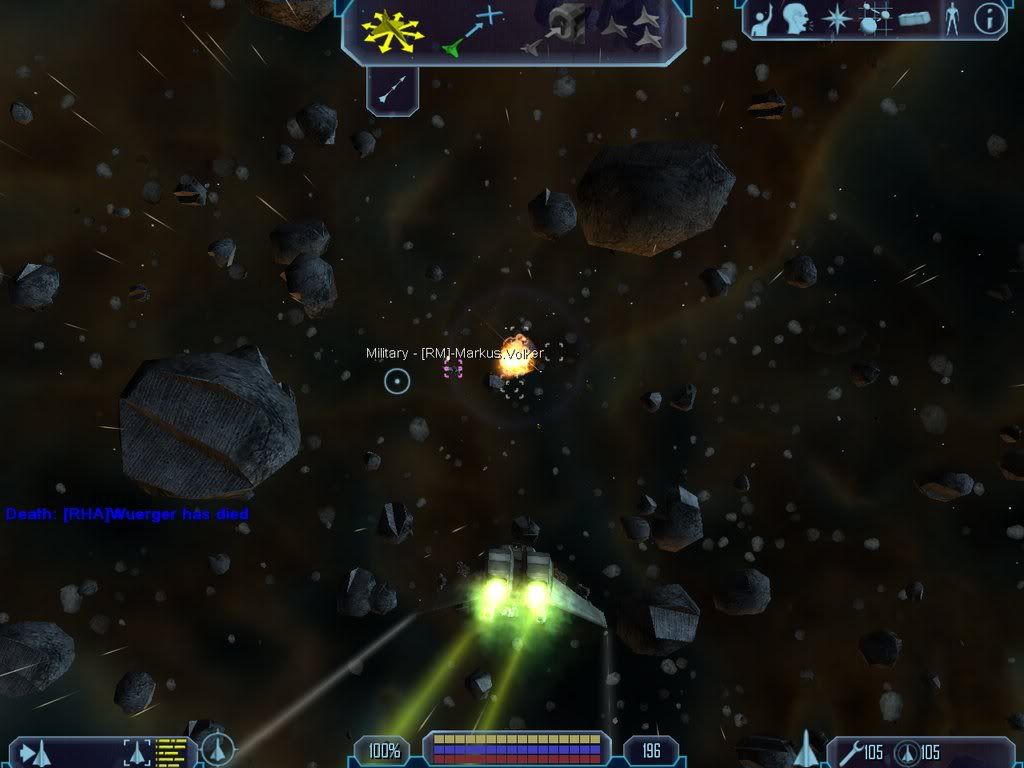Open the waving person multiplayer icon

pos(759,18)
